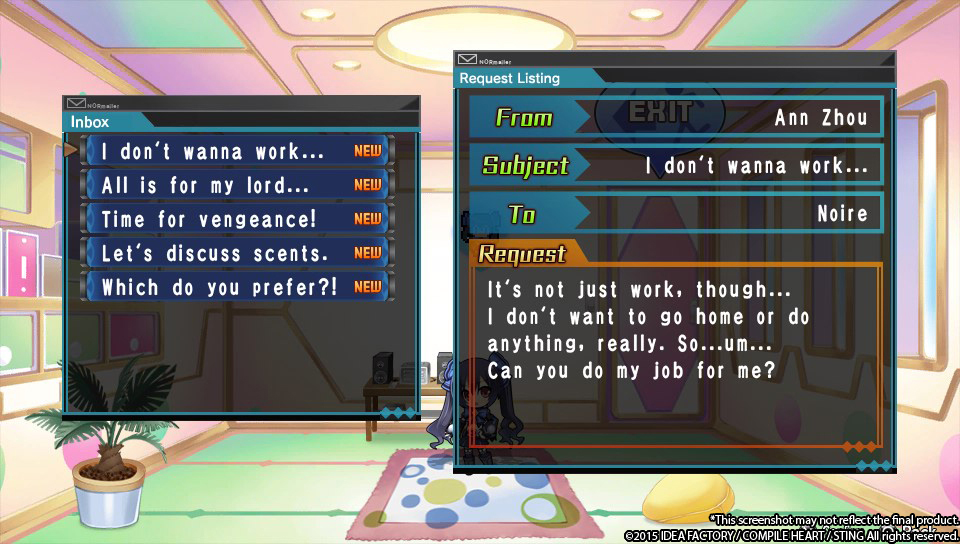Open the "I don't wanna work..." message
This screenshot has width=960, height=544.
point(238,151)
